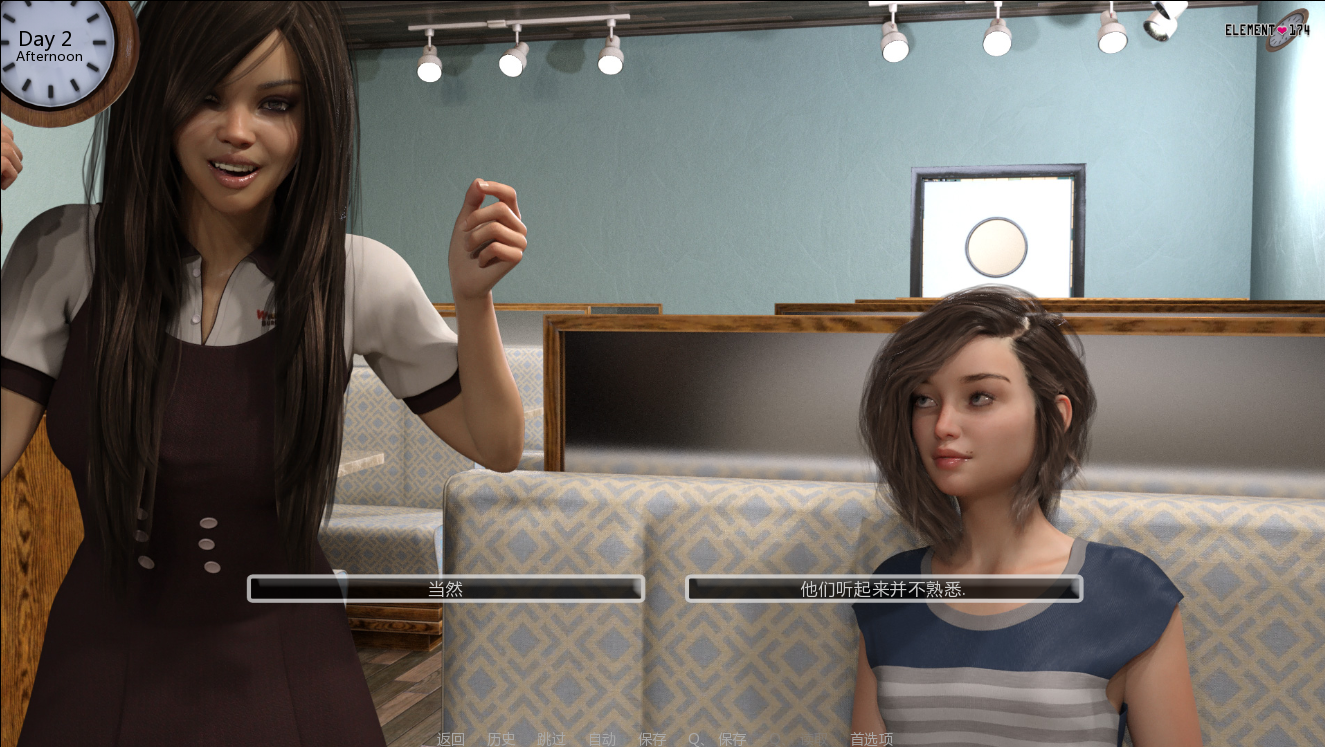This screenshot has height=747, width=1325.
Task: Open the 首选项 preferences screen
Action: click(x=872, y=739)
